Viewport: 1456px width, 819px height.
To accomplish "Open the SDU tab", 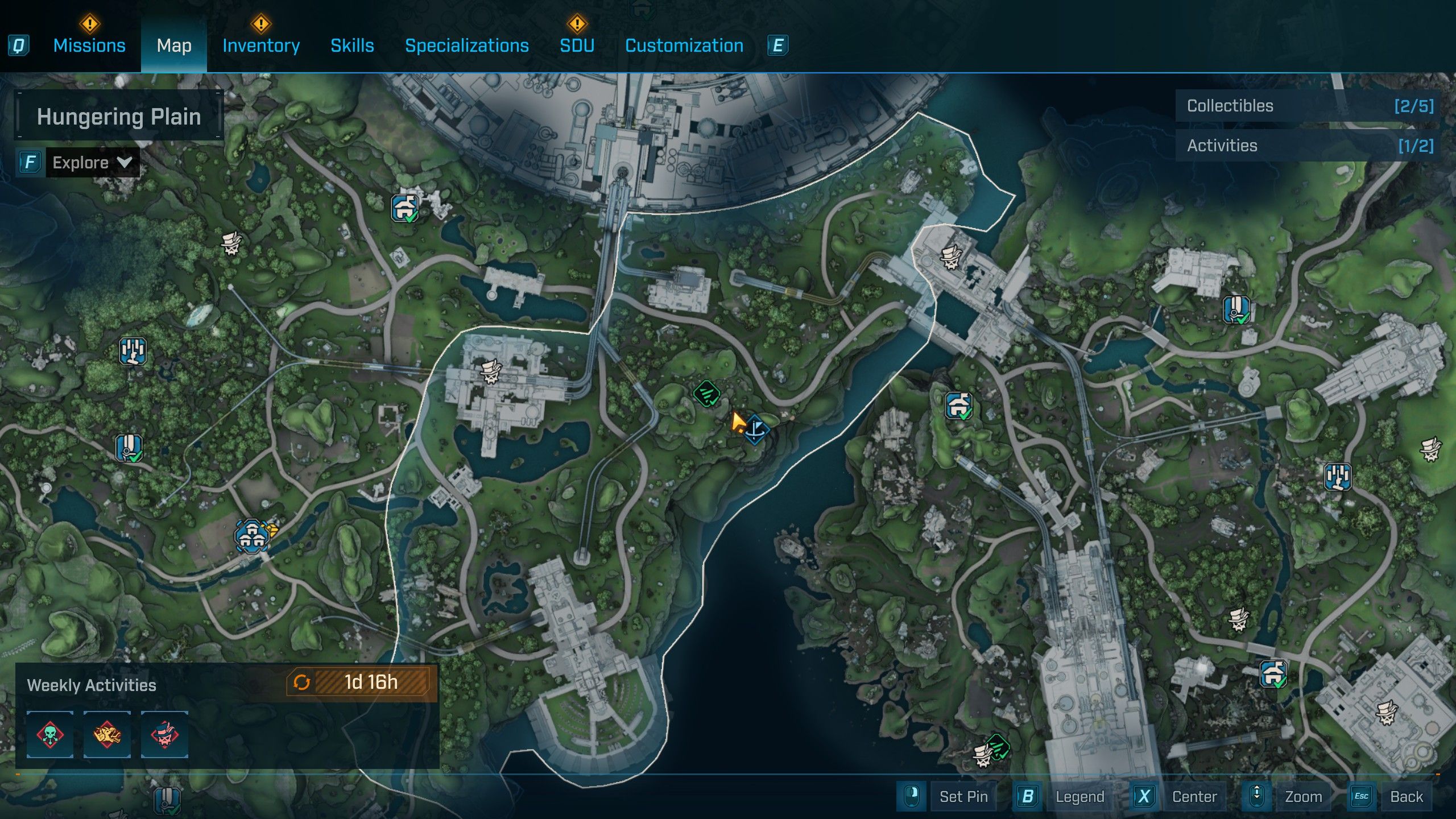I will point(577,45).
